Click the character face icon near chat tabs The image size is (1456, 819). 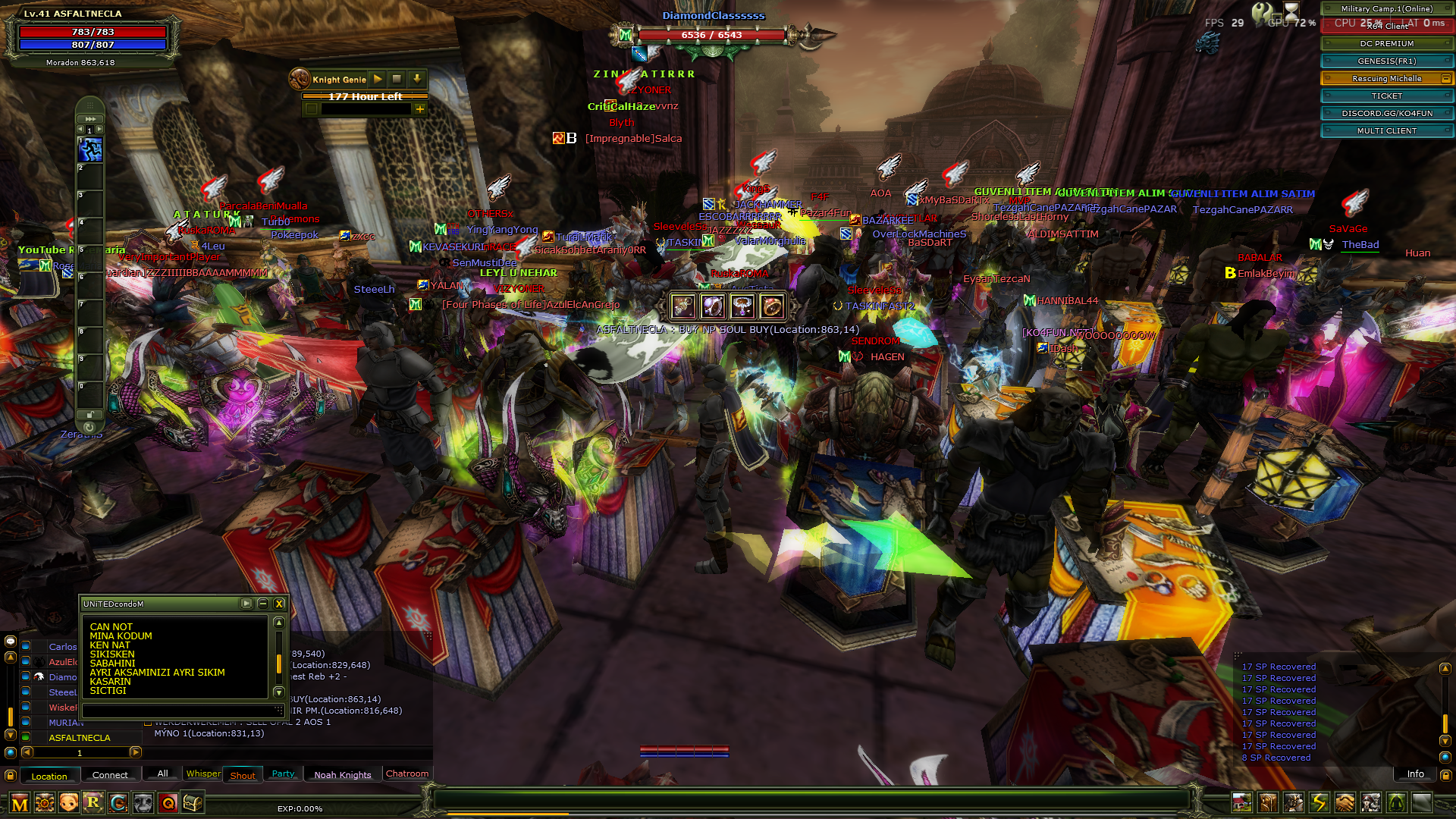pyautogui.click(x=67, y=804)
